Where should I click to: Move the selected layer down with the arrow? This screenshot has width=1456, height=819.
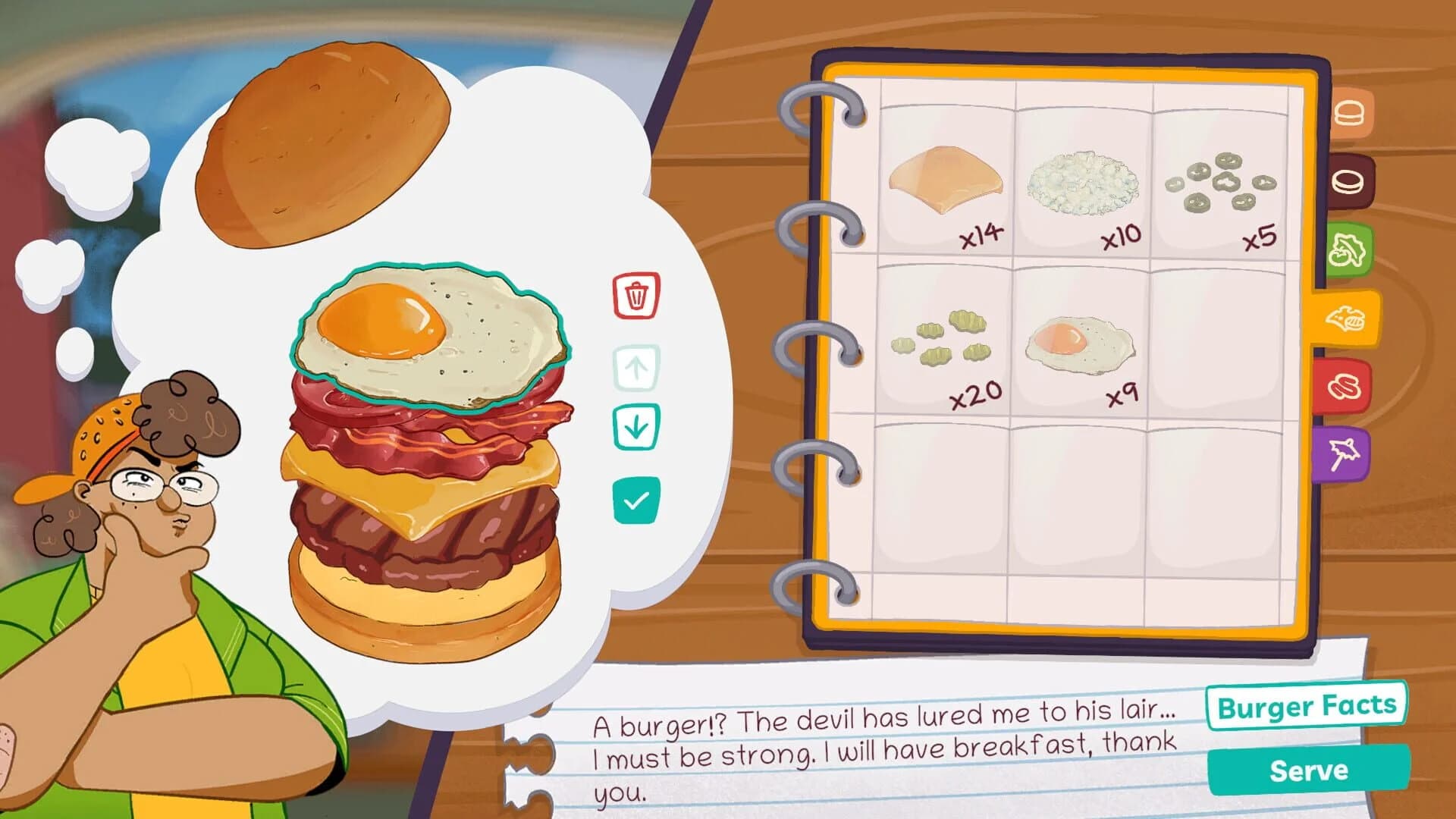tap(635, 425)
